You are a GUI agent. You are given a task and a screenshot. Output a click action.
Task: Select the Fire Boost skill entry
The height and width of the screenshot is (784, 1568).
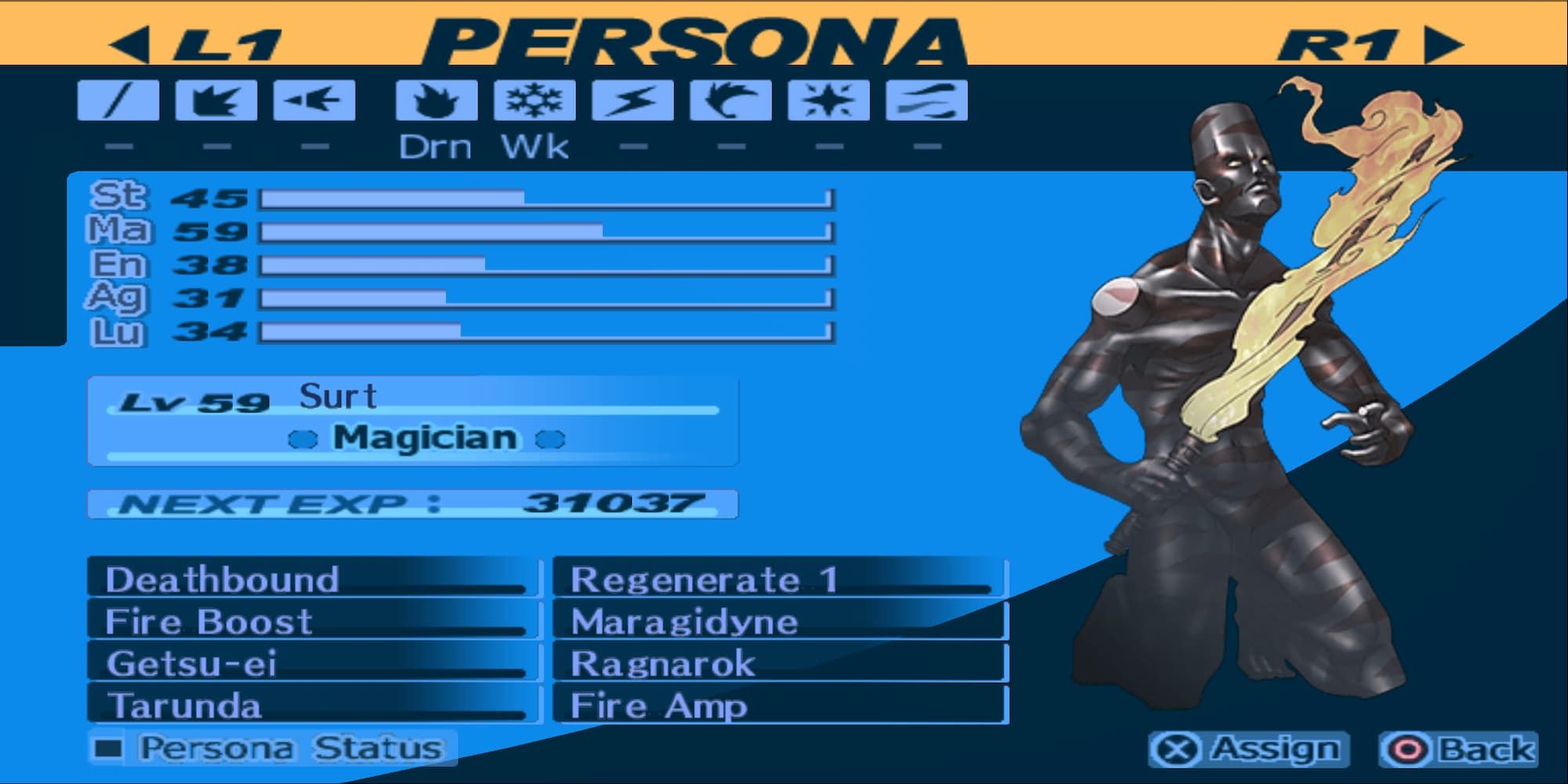pyautogui.click(x=314, y=622)
